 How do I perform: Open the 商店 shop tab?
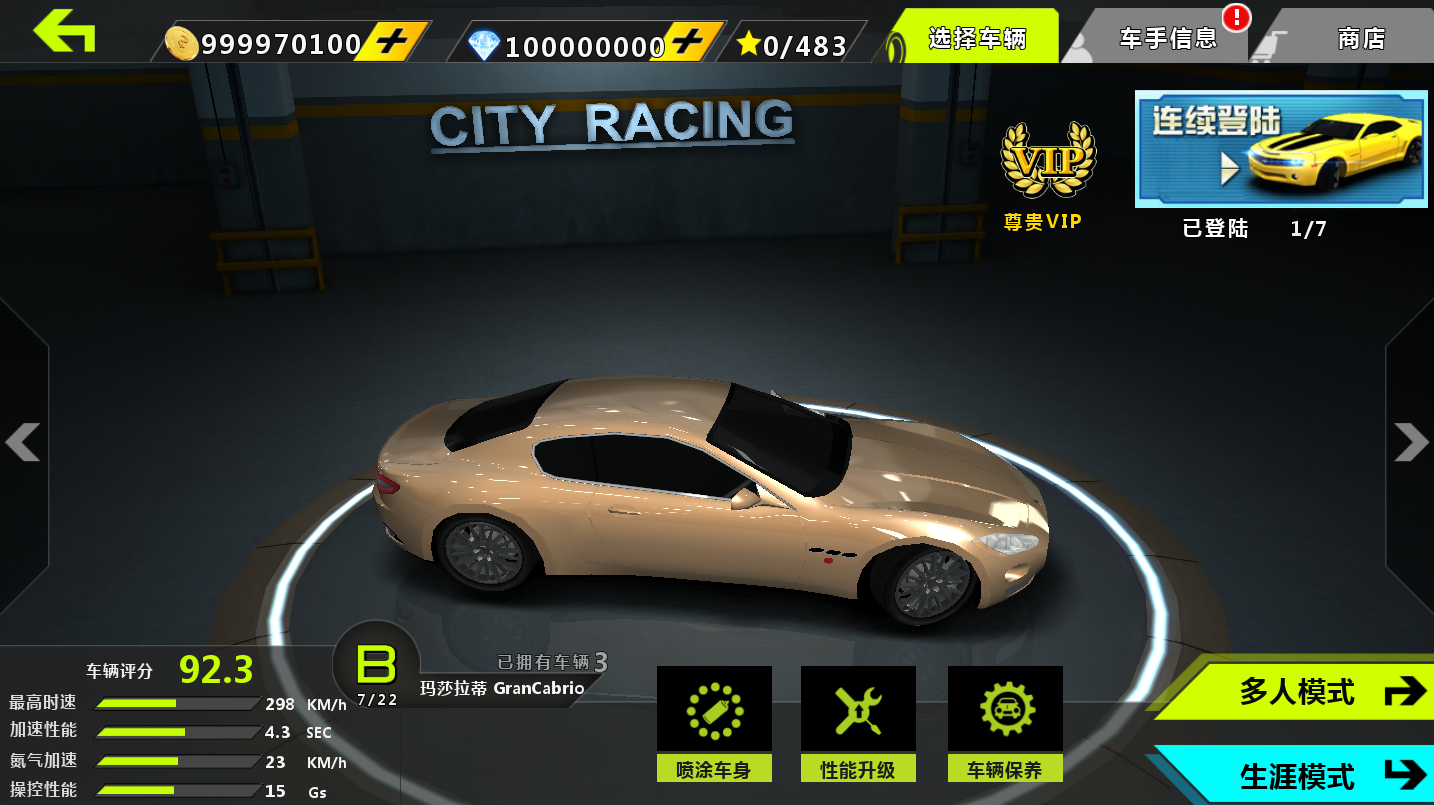point(1360,39)
